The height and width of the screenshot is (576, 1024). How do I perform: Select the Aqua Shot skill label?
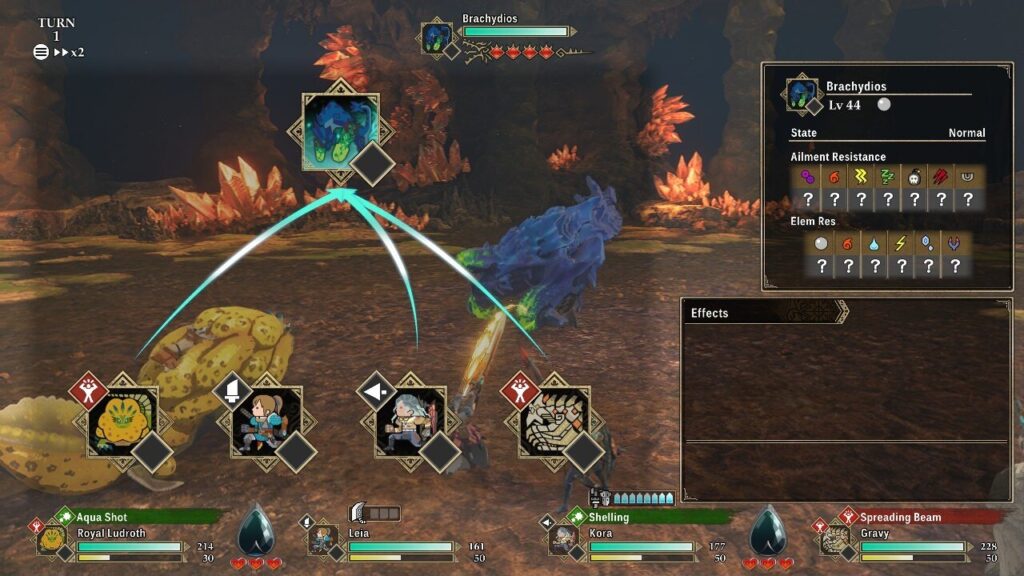[x=100, y=517]
